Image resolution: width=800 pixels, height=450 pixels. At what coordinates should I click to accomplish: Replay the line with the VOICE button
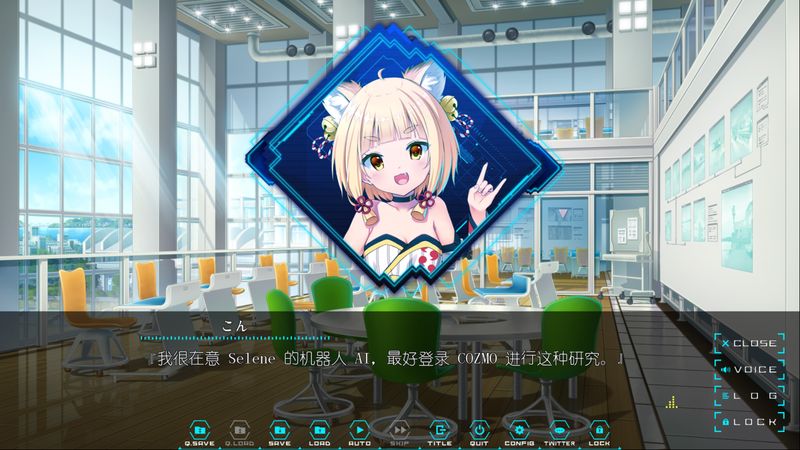coord(748,370)
